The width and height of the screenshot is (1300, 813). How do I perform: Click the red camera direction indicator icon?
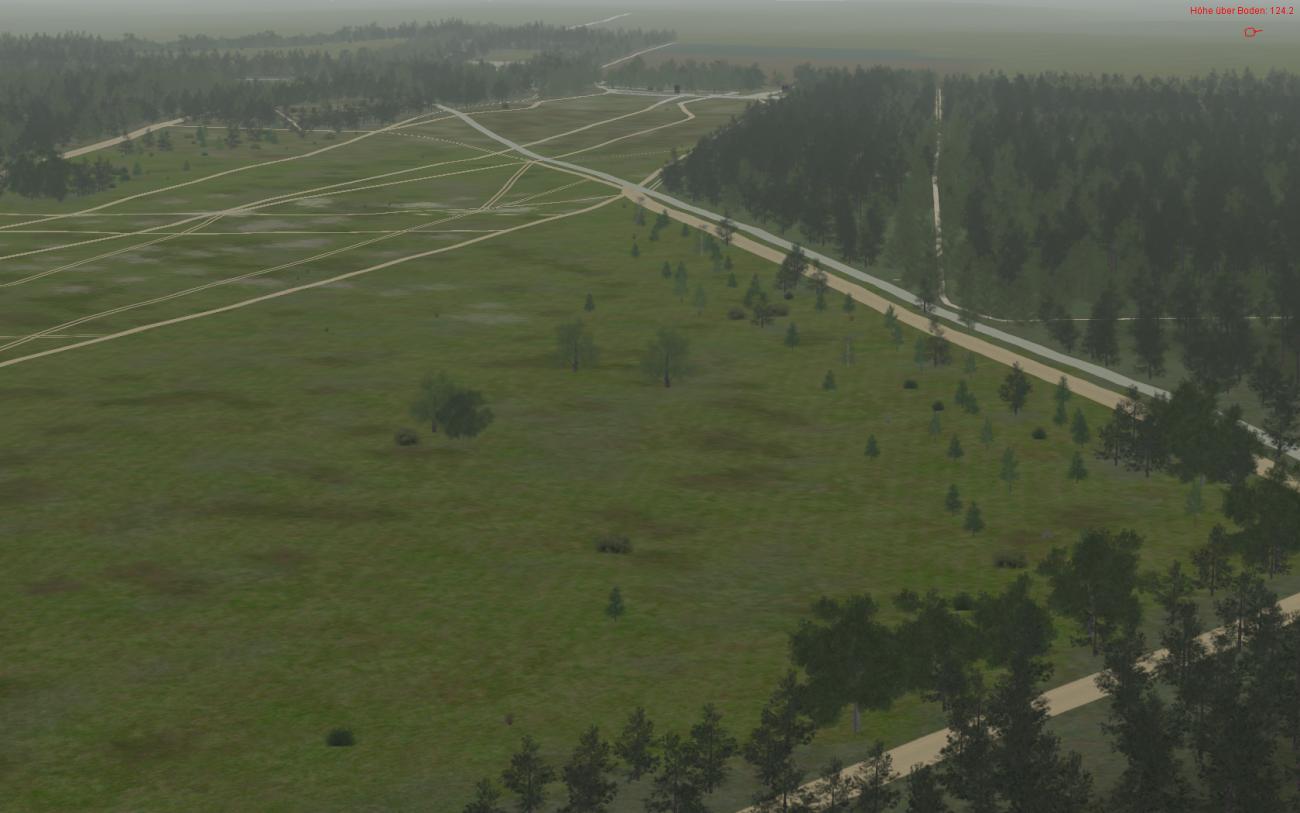click(x=1251, y=32)
